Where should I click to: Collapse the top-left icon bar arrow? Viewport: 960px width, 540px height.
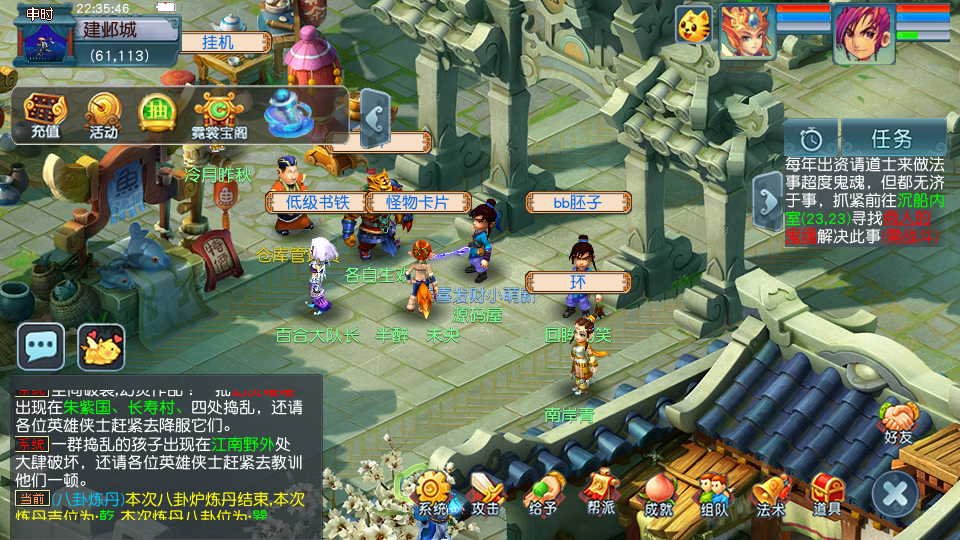coord(373,117)
